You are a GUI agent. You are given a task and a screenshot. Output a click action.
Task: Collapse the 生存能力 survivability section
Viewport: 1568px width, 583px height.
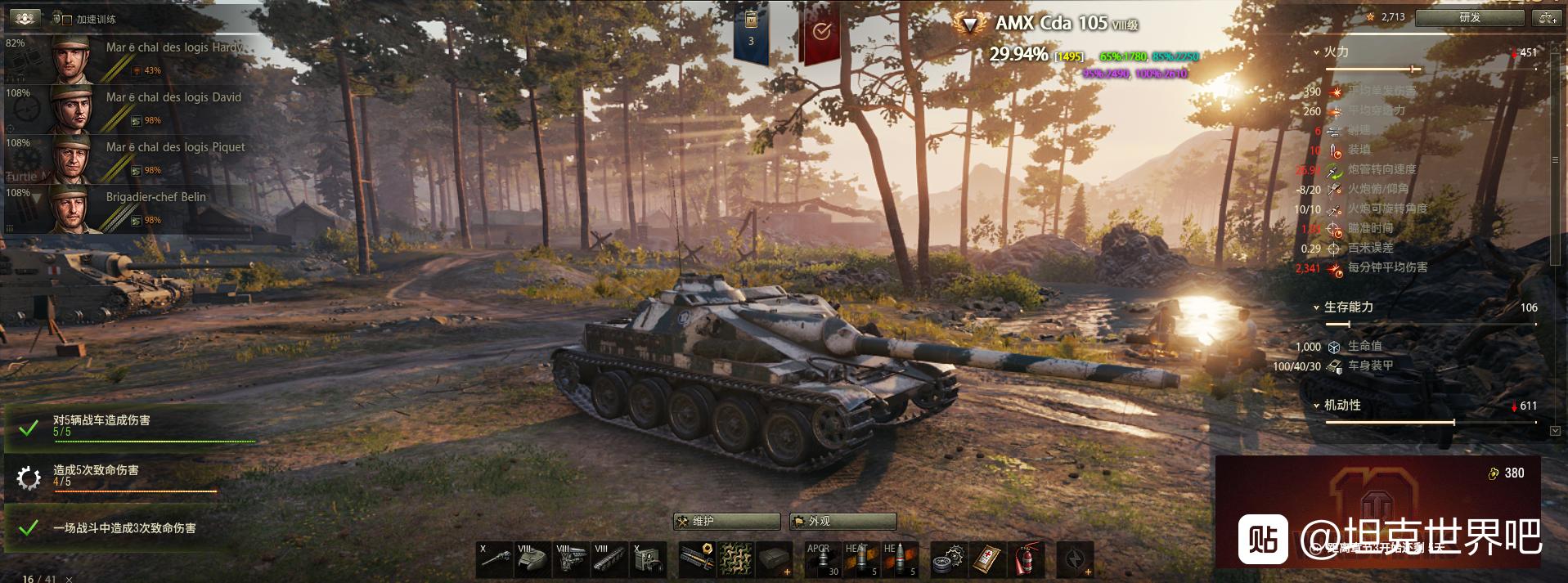(1316, 307)
